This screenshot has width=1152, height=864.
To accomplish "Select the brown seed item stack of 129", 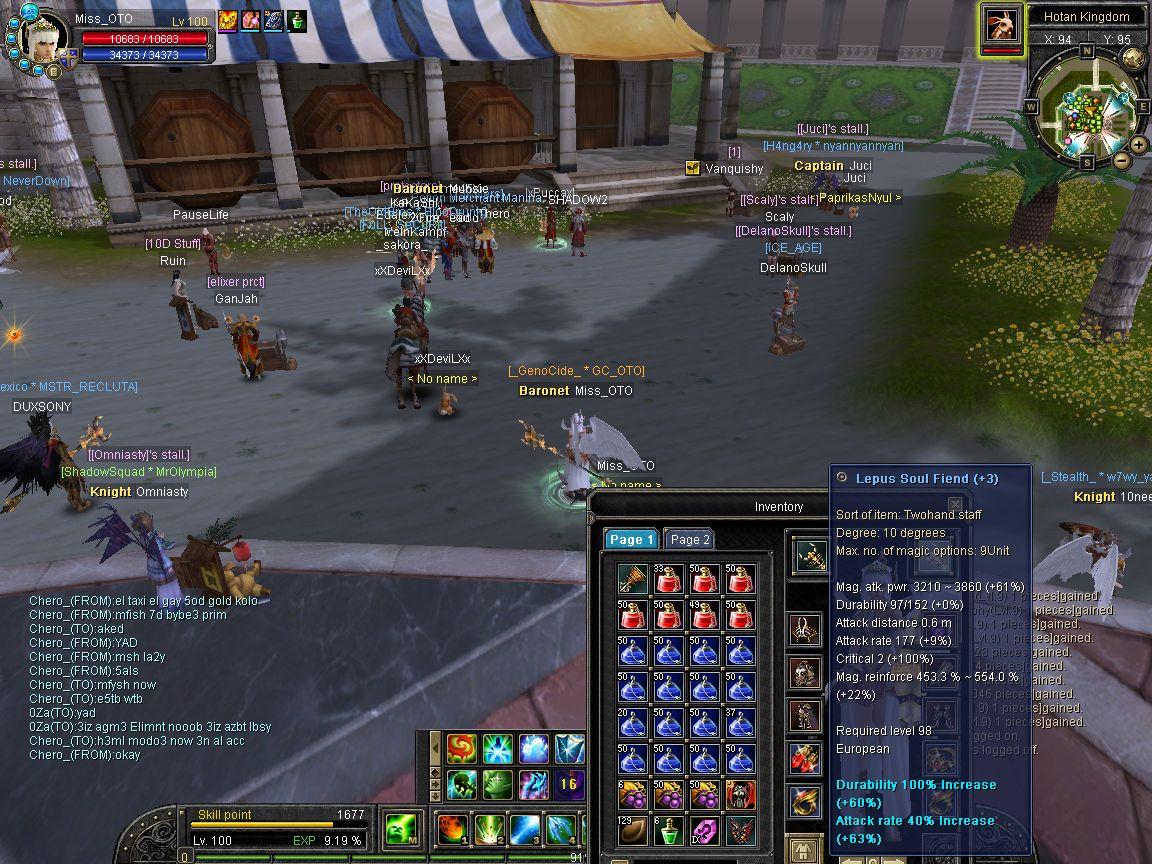I will pyautogui.click(x=632, y=831).
